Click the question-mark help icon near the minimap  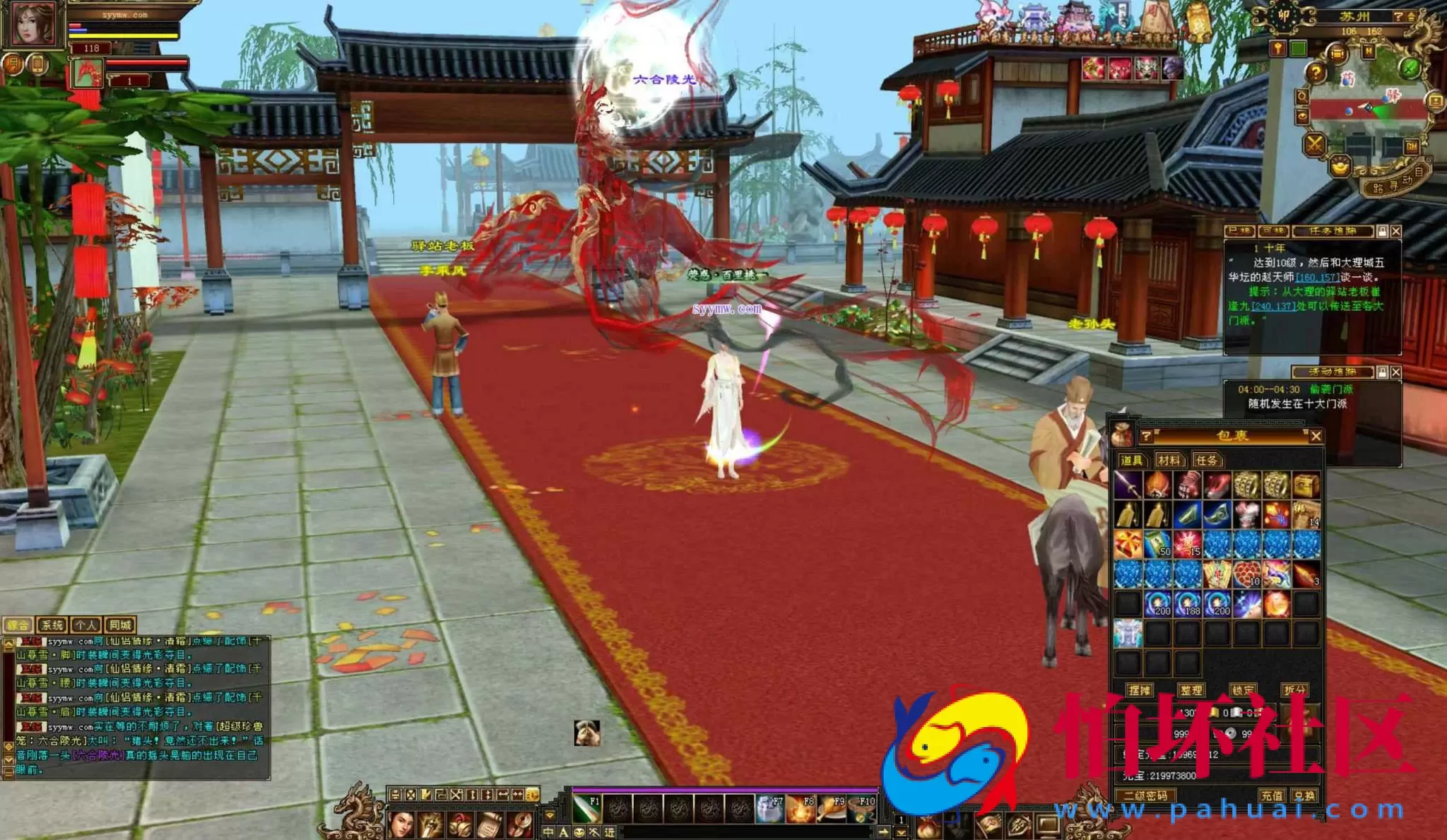point(1316,73)
